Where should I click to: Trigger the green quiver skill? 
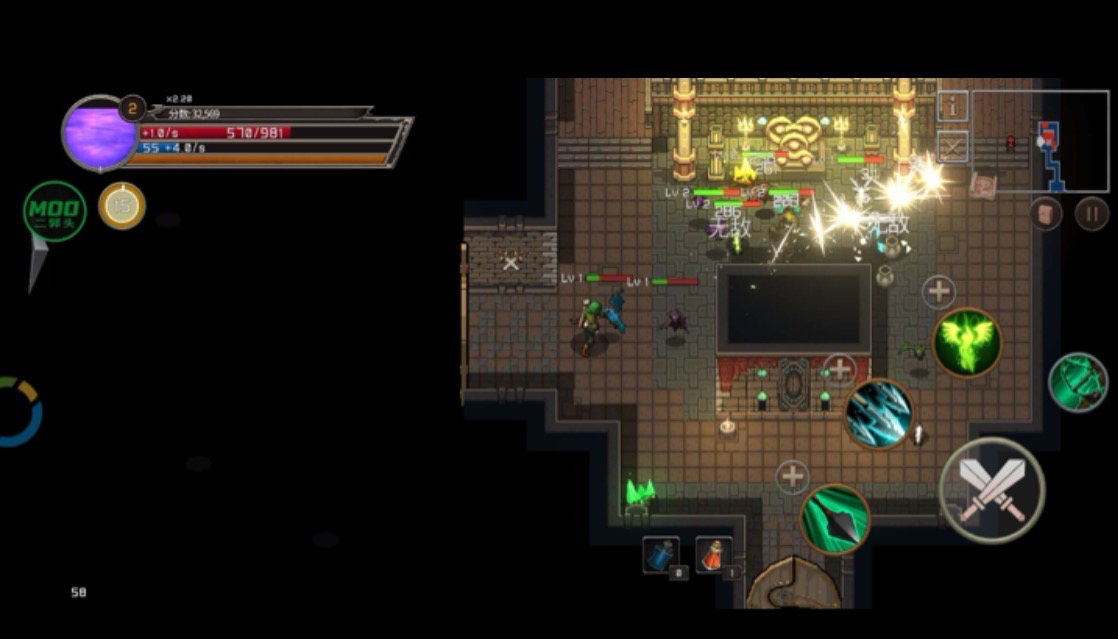point(1078,382)
